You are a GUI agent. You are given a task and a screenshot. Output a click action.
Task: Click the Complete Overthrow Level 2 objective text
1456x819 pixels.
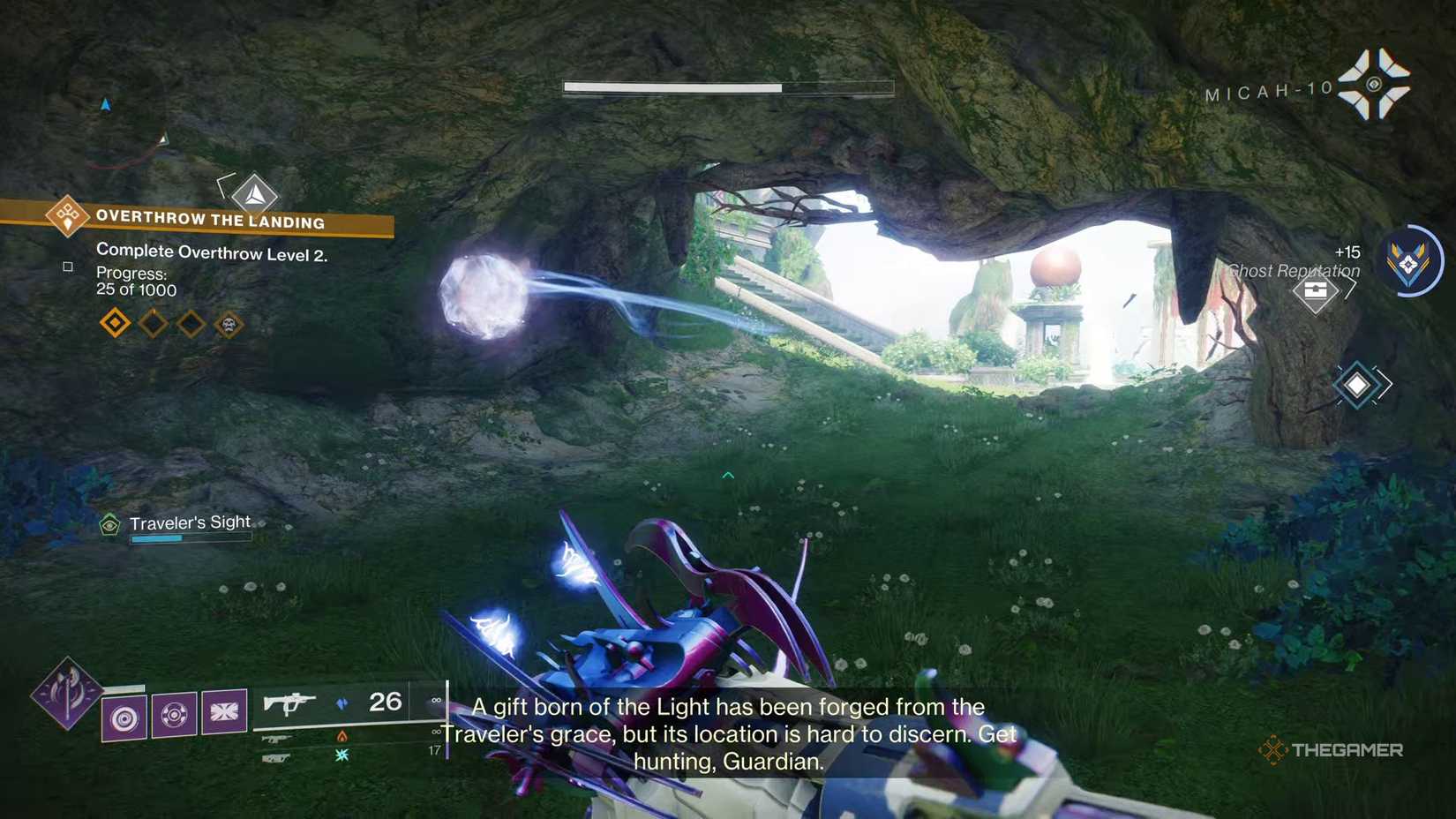[212, 252]
